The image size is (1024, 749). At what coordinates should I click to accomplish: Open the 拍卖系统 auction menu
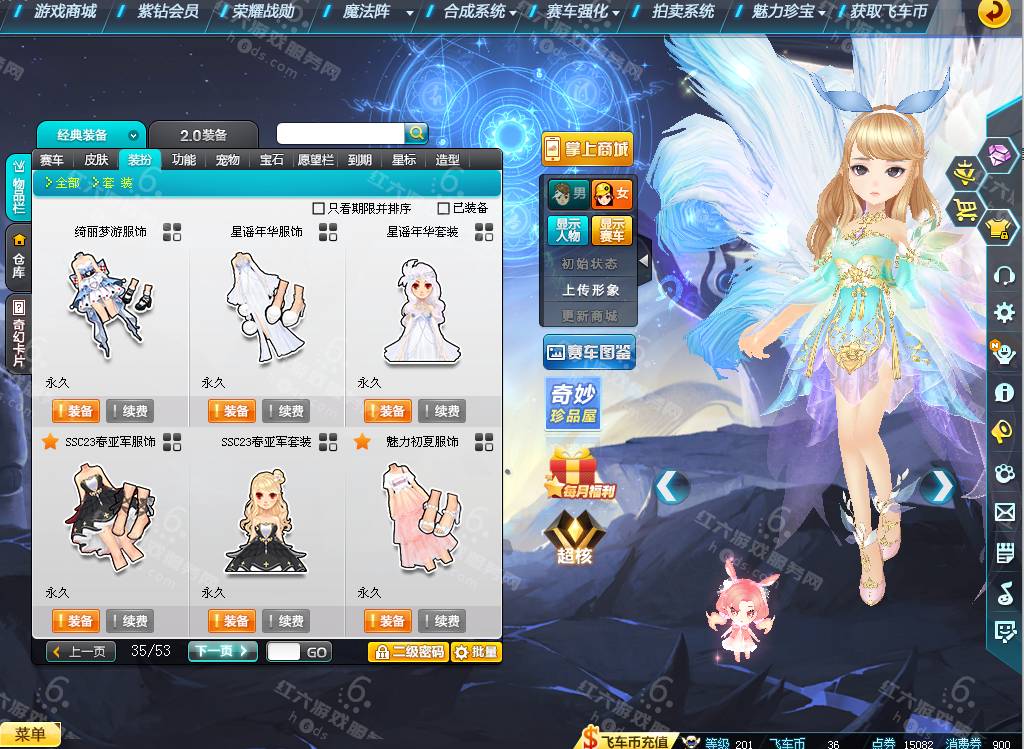pyautogui.click(x=683, y=12)
